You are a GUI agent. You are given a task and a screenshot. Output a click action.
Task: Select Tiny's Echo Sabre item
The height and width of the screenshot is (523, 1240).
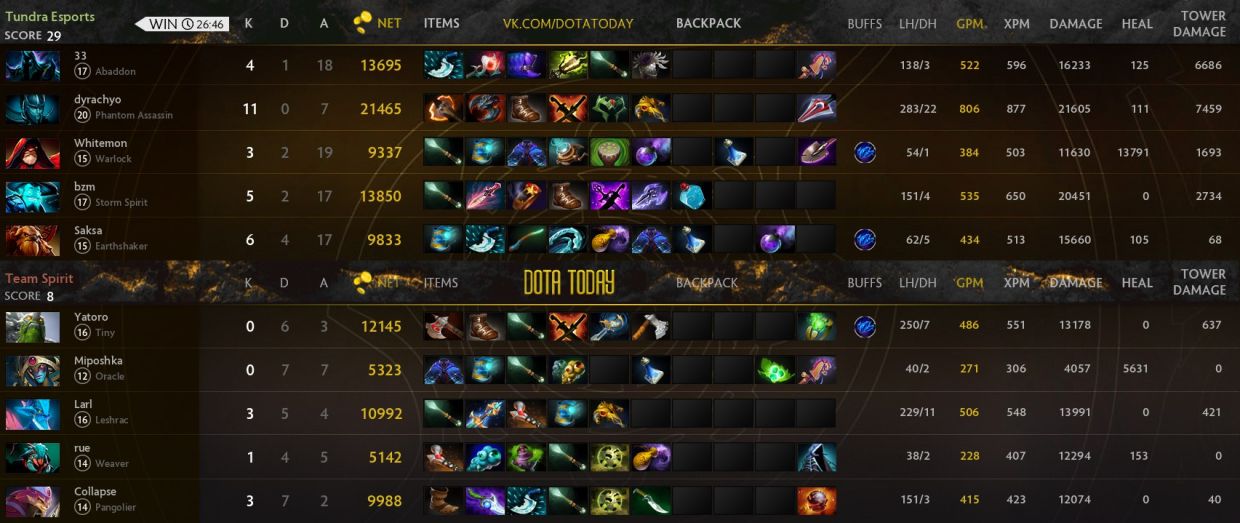(609, 326)
